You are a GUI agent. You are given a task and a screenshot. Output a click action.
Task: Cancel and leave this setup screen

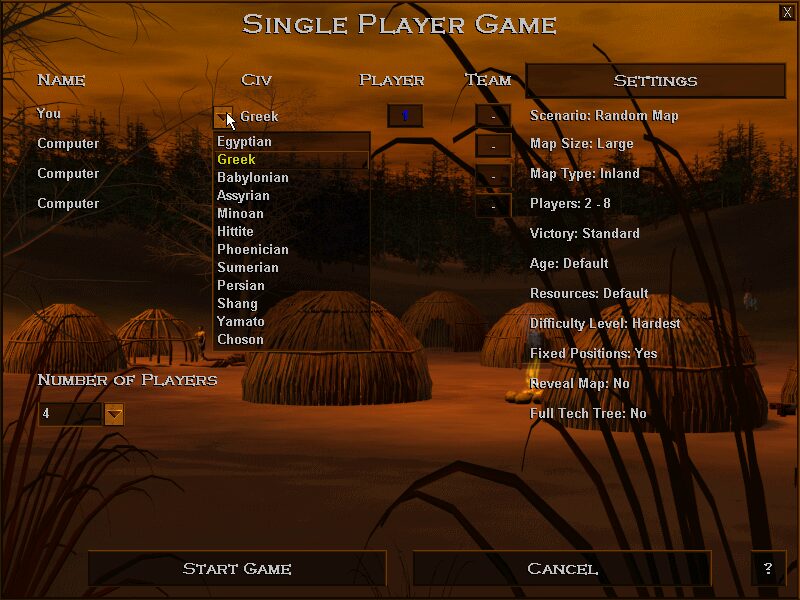(562, 569)
